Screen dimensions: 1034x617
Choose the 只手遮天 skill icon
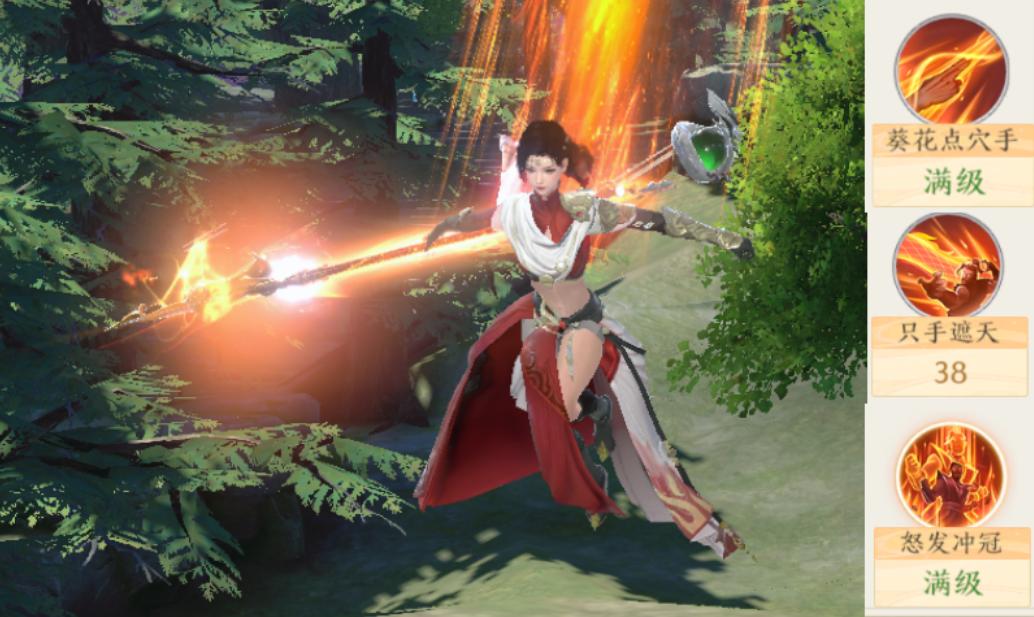click(x=948, y=265)
